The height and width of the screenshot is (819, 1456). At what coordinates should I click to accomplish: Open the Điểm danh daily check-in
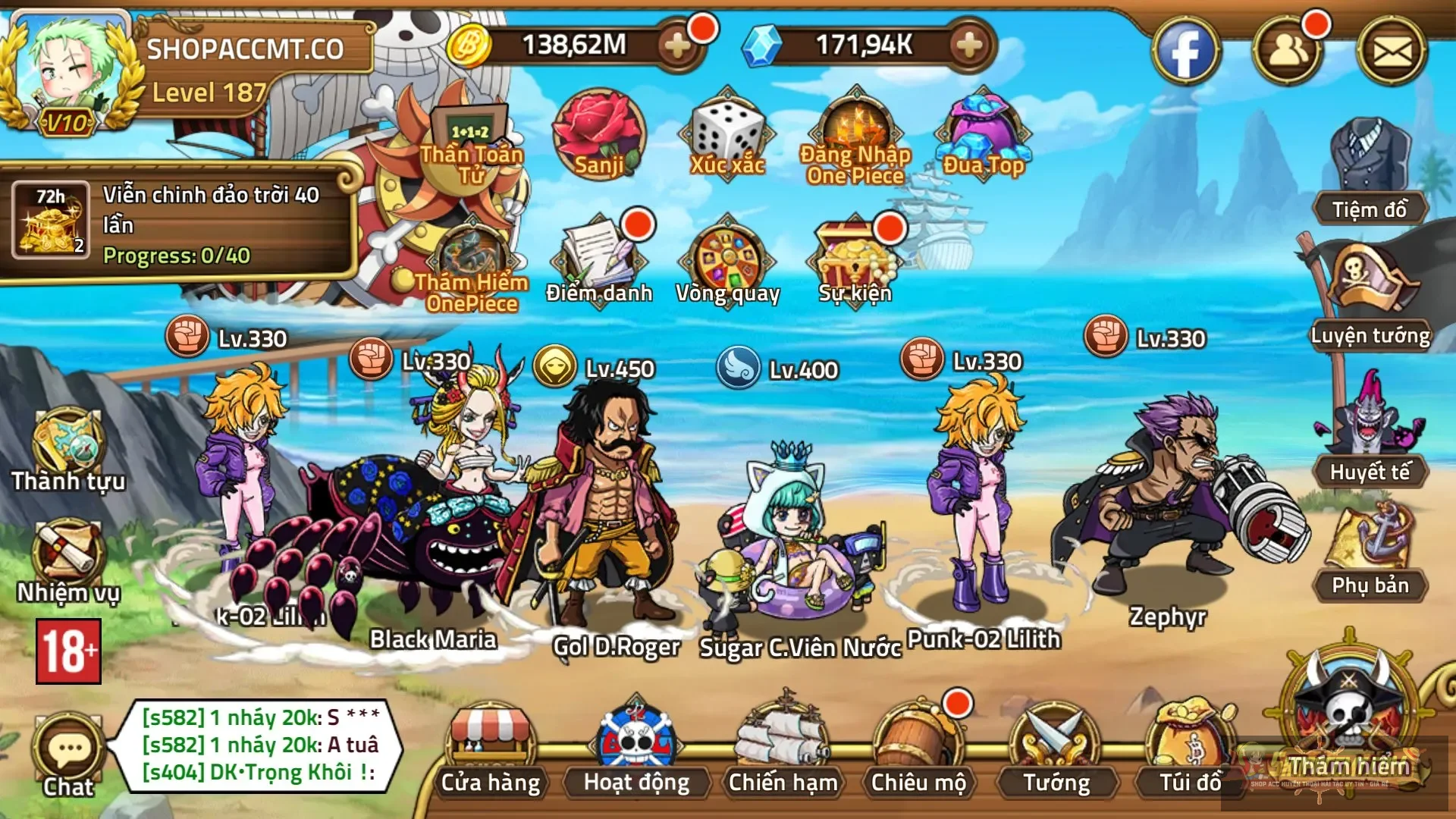[599, 258]
